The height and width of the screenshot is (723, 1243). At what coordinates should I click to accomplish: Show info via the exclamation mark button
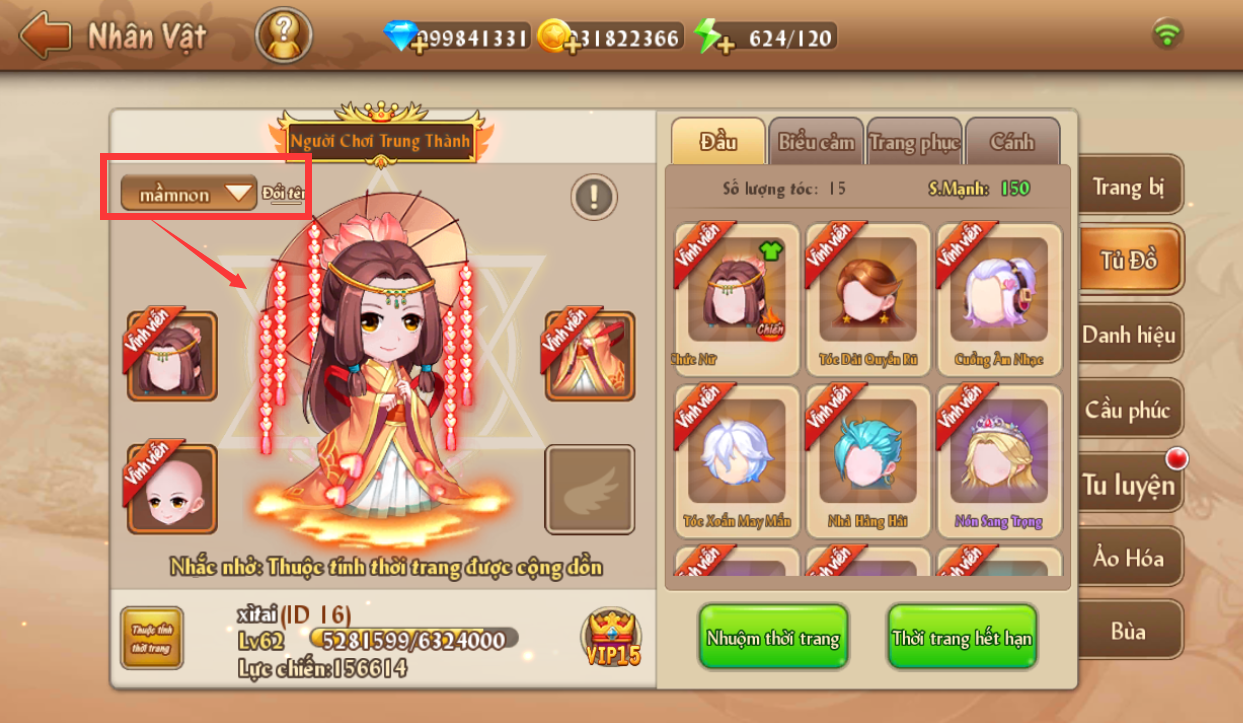pos(594,196)
